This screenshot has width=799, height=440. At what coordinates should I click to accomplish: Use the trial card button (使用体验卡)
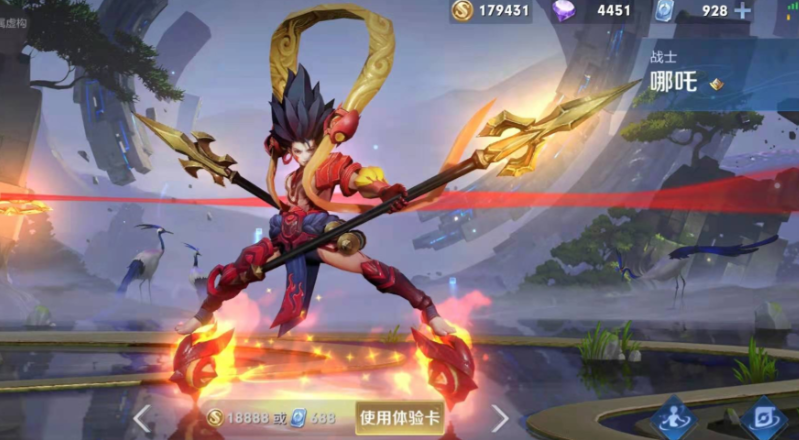pos(399,416)
